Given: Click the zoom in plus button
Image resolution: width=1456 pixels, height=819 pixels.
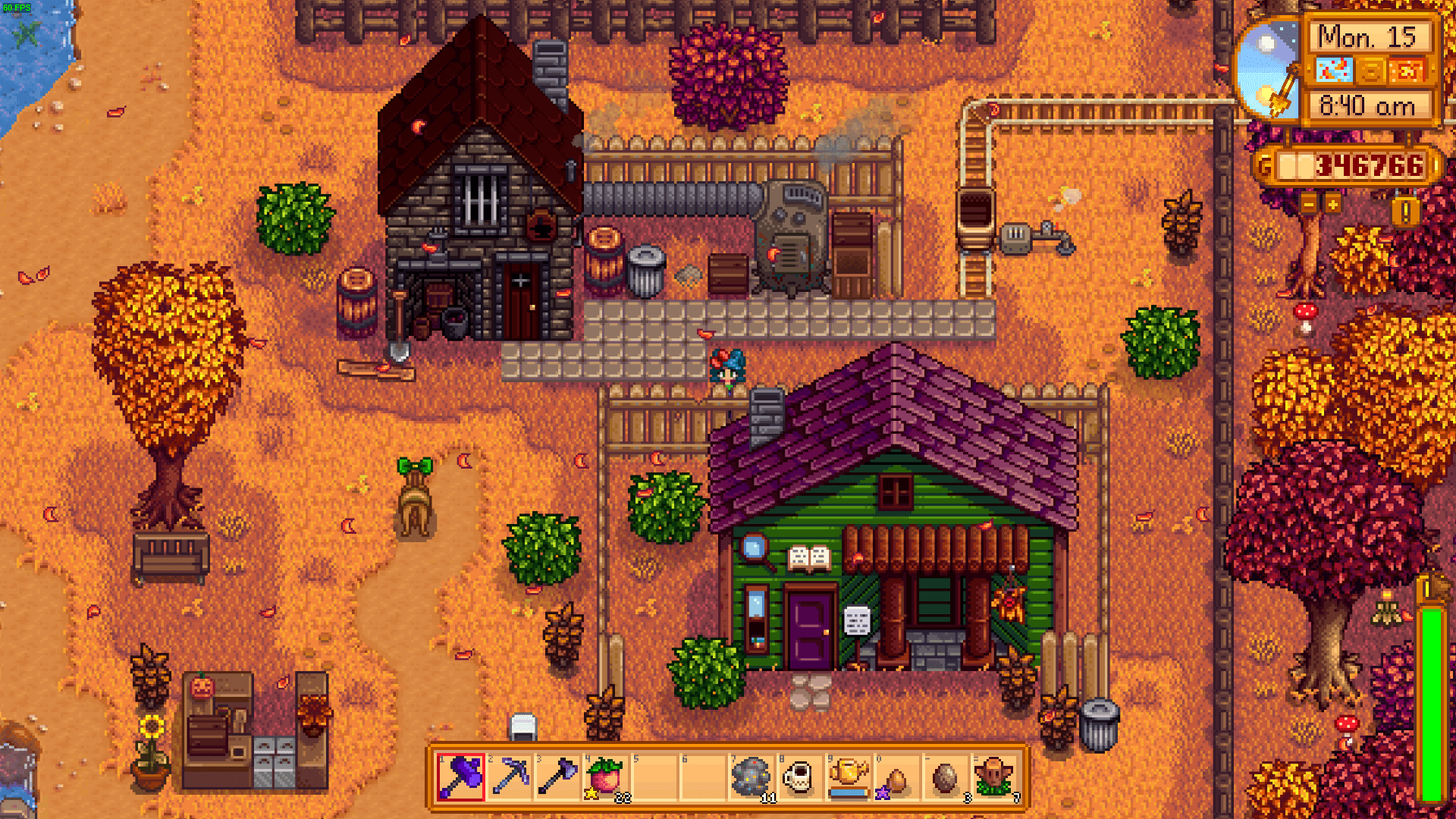Looking at the screenshot, I should pyautogui.click(x=1332, y=204).
